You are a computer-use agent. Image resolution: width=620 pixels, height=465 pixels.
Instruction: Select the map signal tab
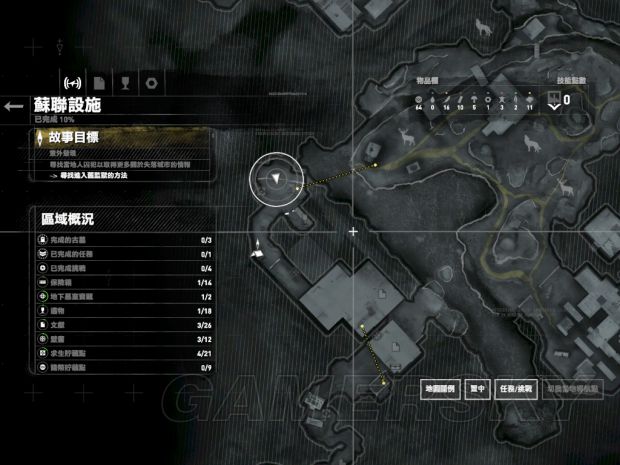click(72, 82)
